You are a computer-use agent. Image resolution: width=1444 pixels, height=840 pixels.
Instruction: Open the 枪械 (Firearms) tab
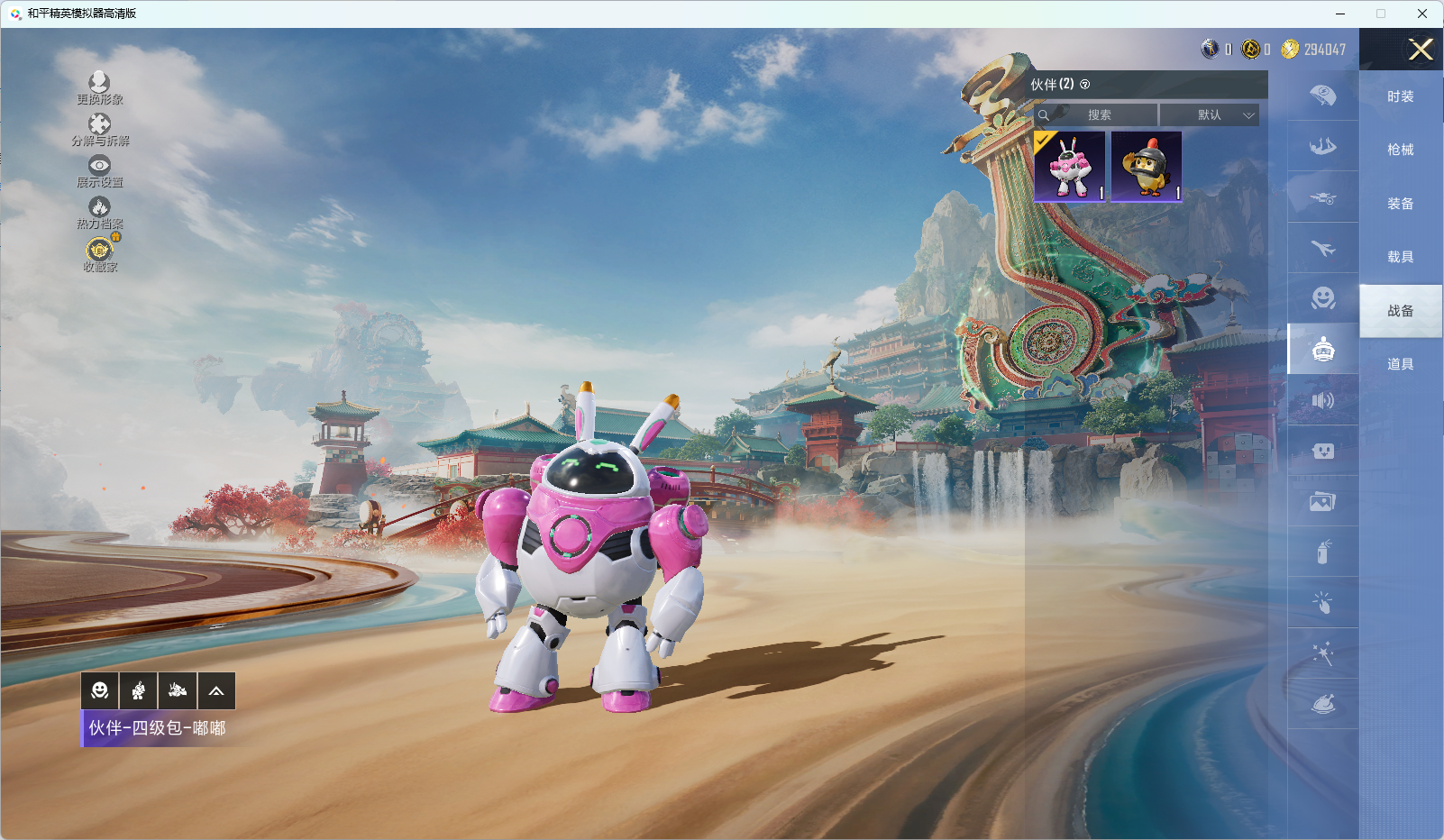pyautogui.click(x=1400, y=150)
